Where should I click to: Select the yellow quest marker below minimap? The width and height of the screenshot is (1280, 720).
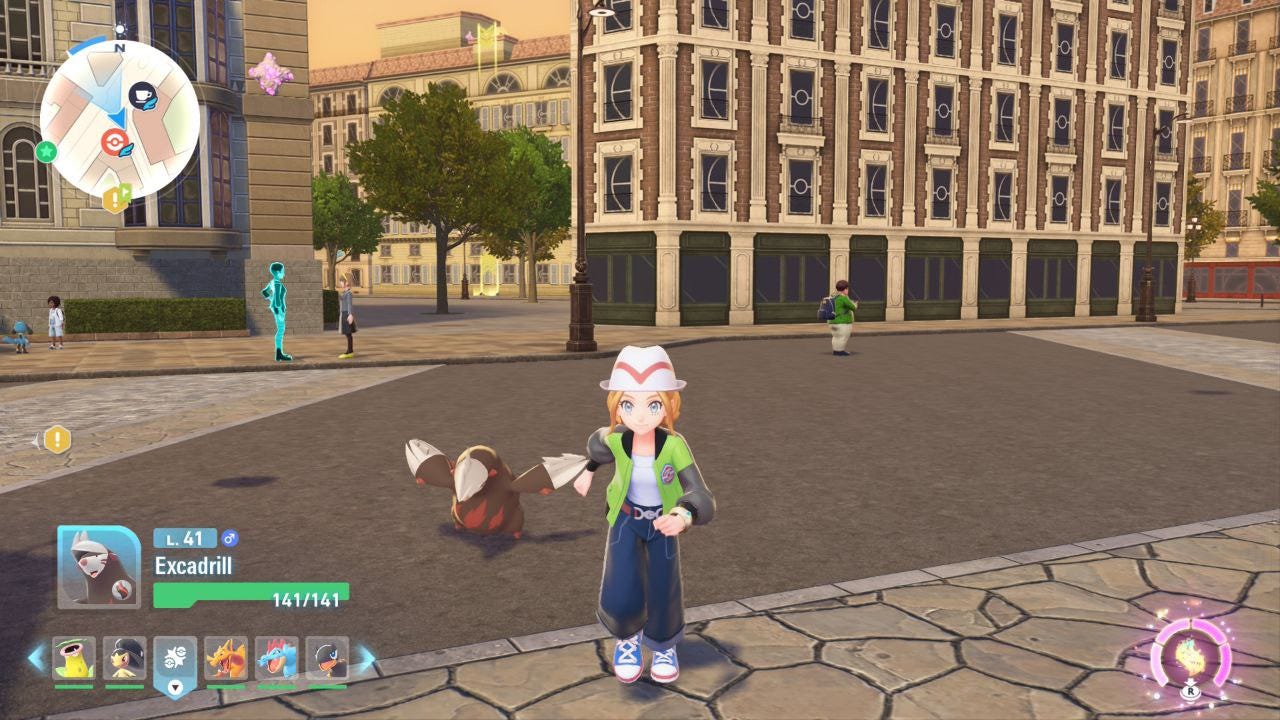pos(116,199)
